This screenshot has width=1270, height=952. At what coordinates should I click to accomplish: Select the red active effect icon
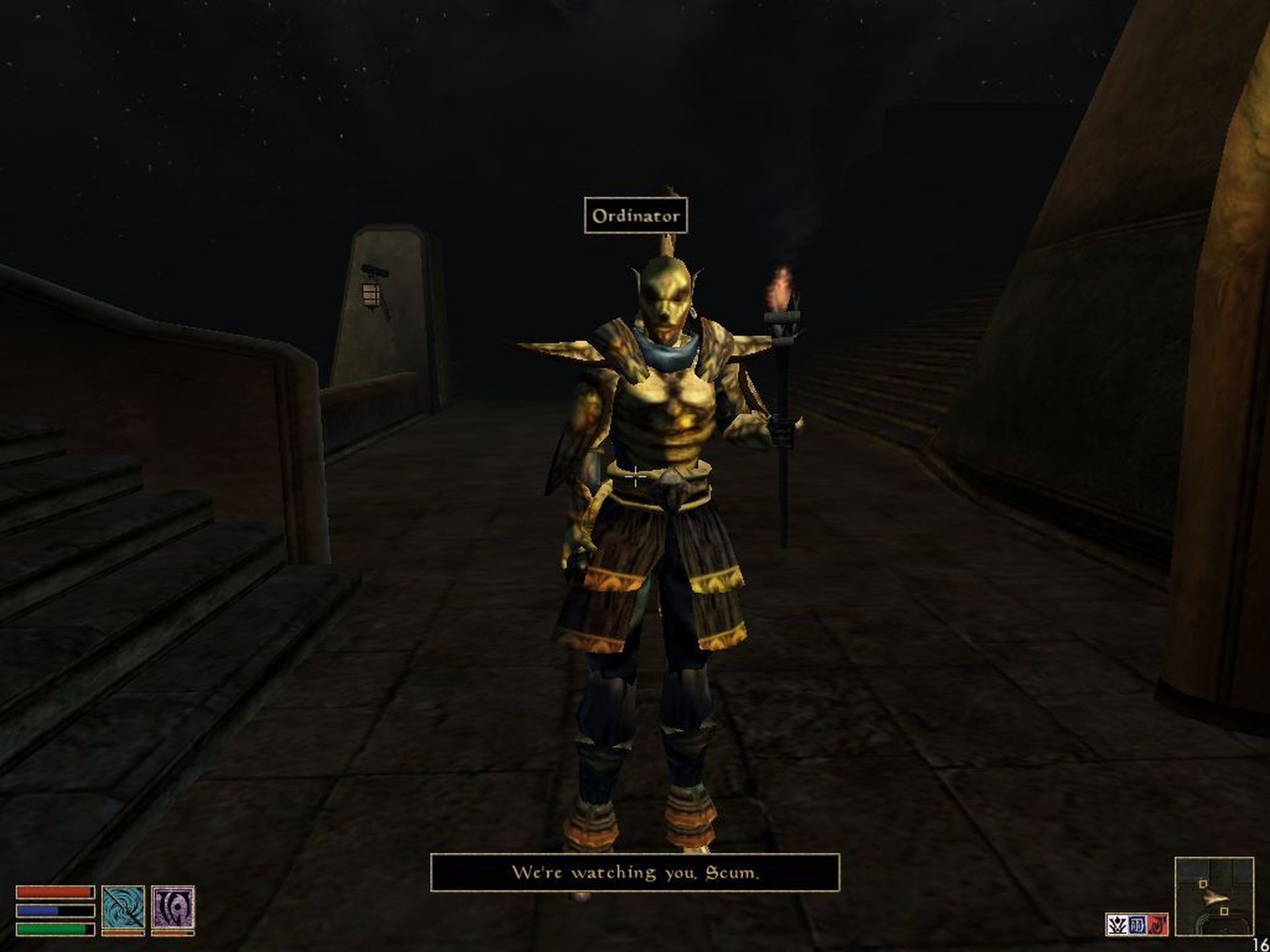point(1158,925)
